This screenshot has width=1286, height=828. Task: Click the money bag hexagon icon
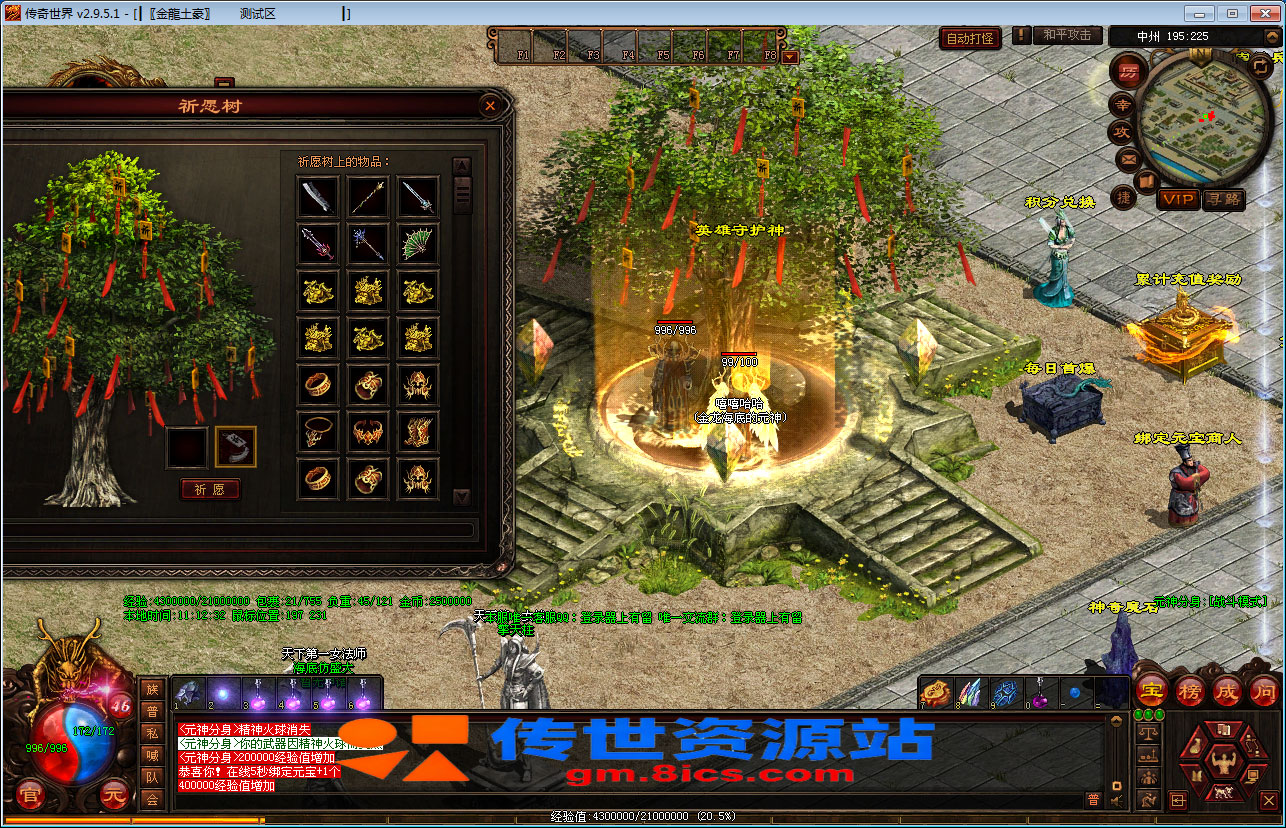[1196, 746]
